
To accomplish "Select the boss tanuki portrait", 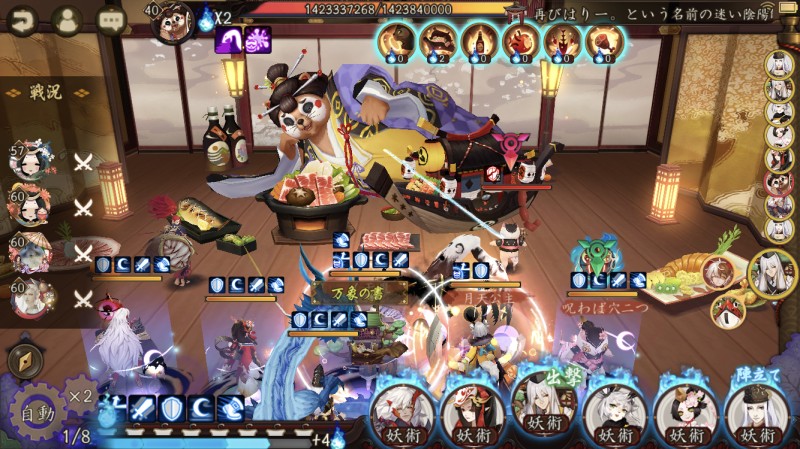I will 176,21.
